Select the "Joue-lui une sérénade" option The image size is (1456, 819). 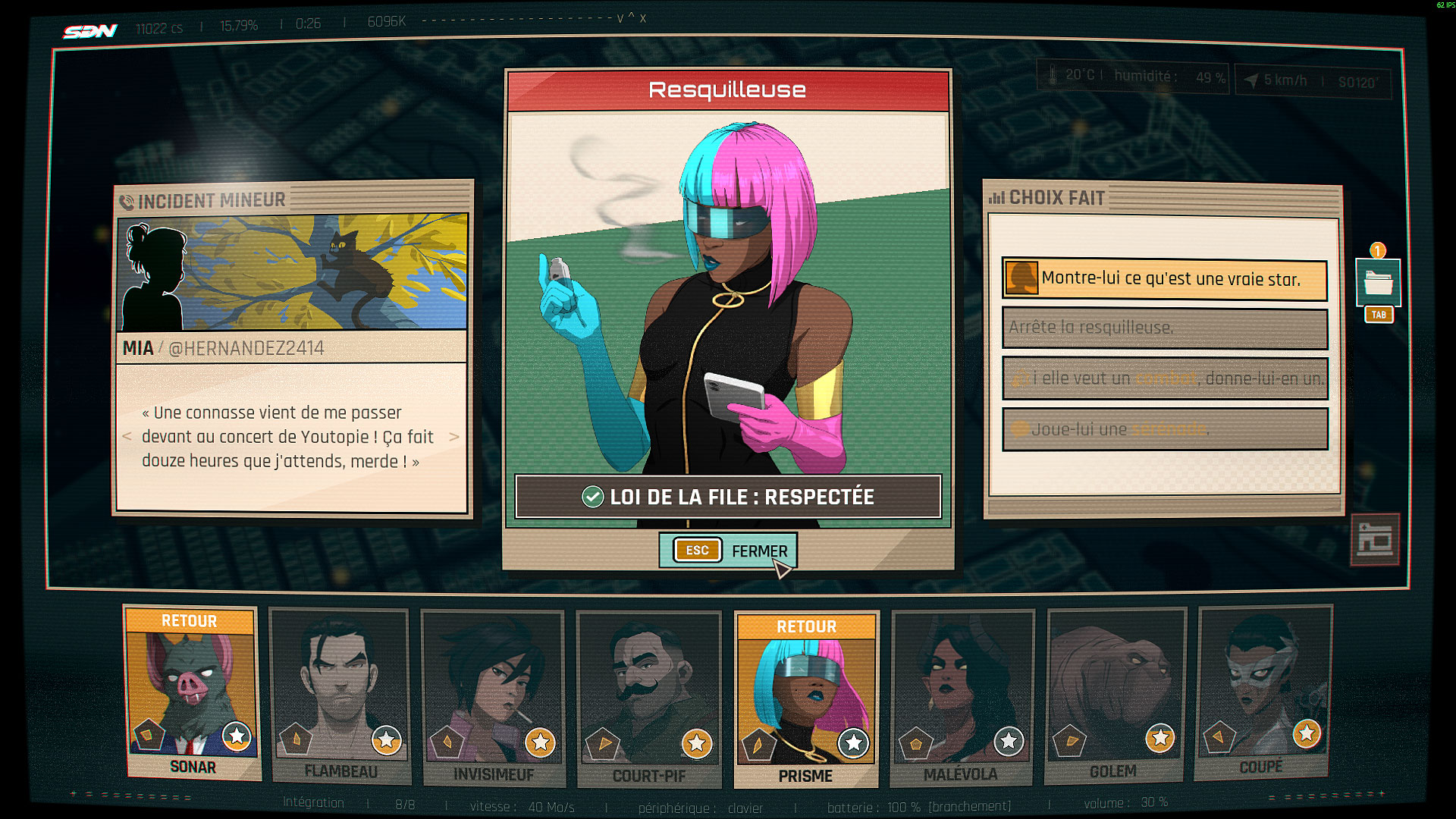pos(1164,429)
